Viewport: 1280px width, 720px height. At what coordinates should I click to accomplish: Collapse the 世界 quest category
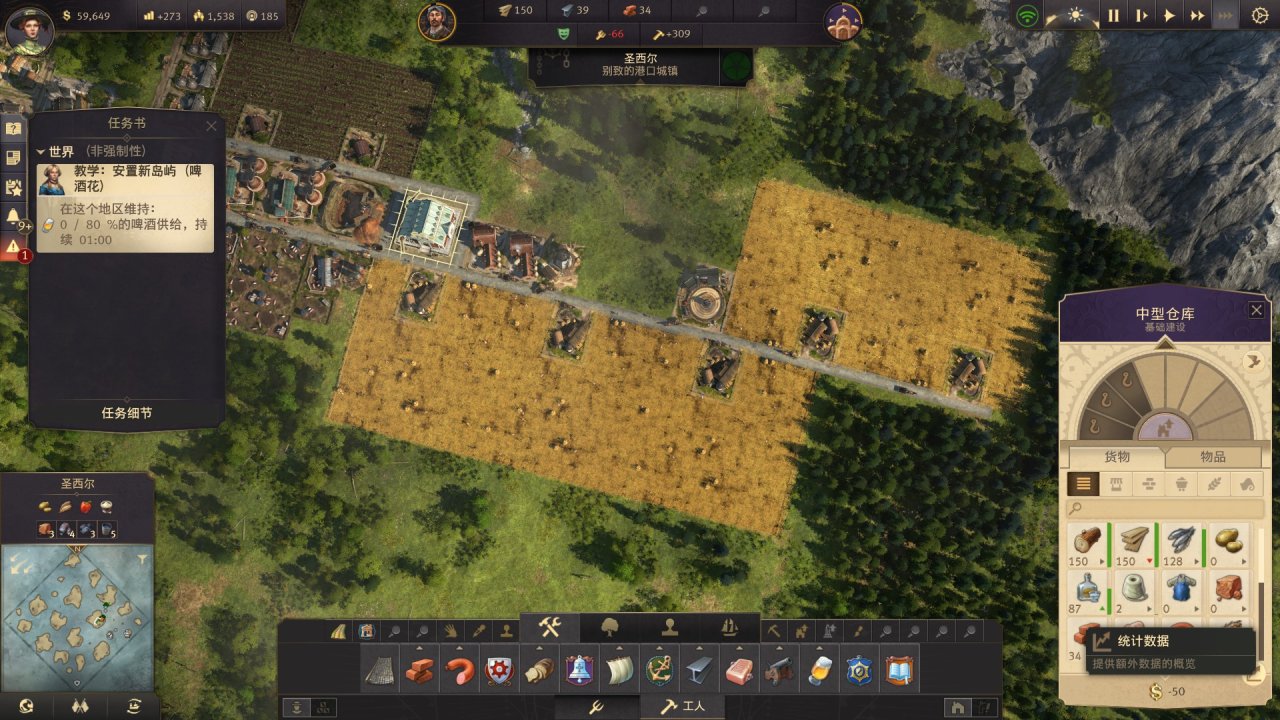41,151
